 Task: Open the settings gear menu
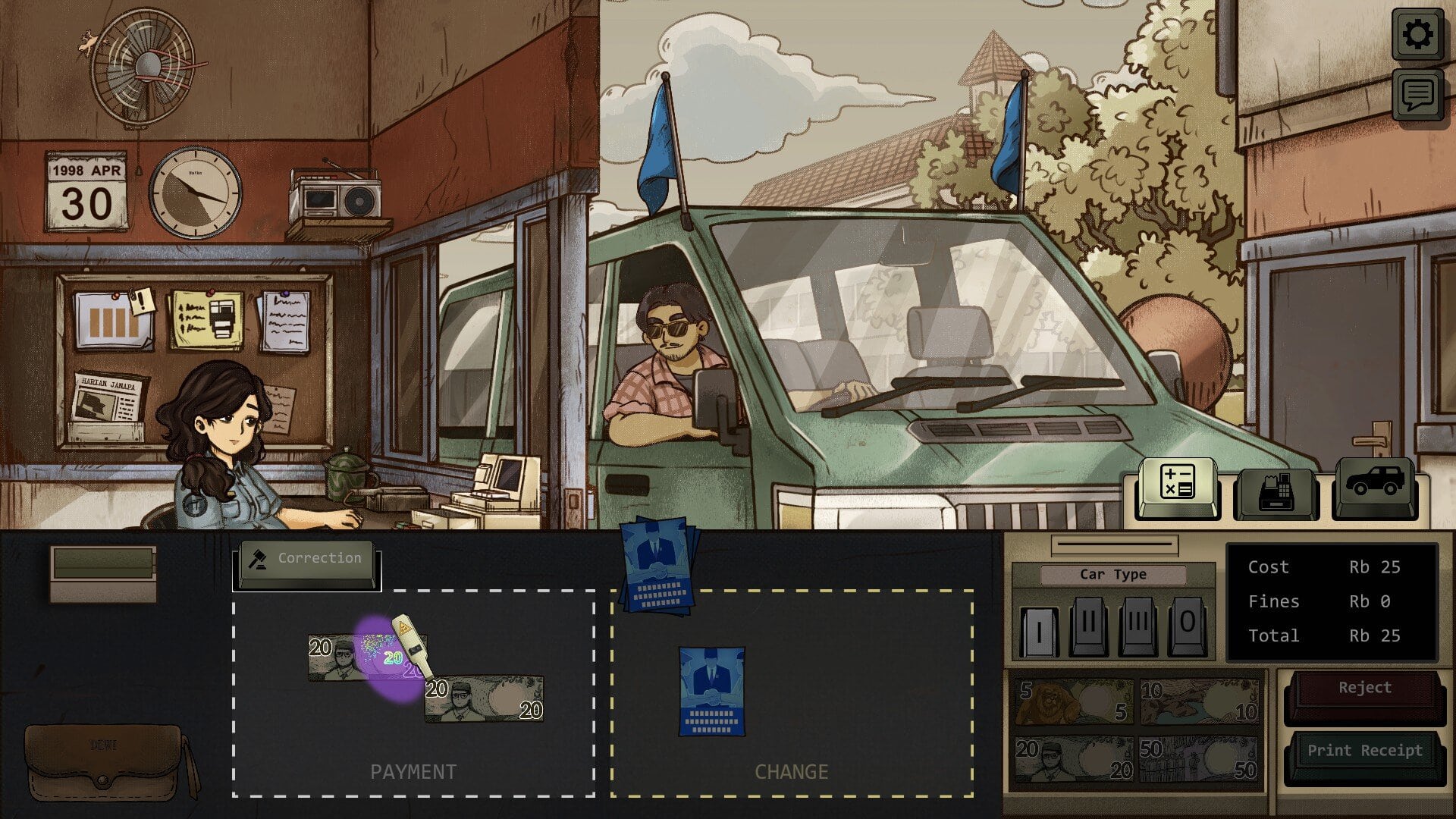pyautogui.click(x=1417, y=34)
